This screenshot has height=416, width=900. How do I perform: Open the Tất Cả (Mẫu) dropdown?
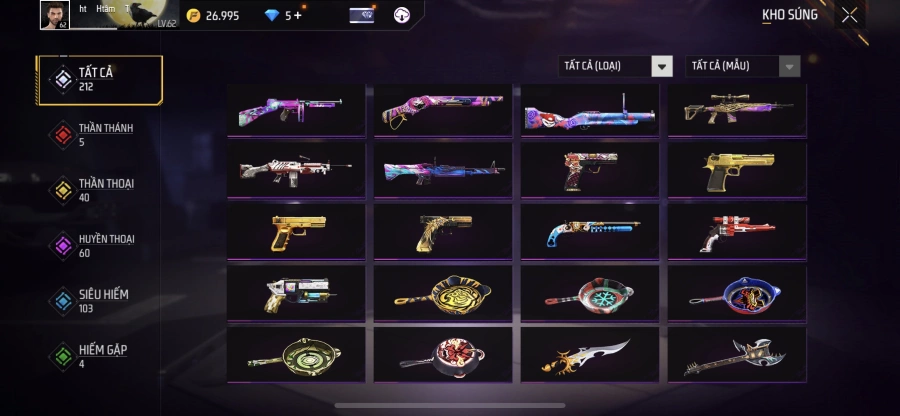coord(742,66)
